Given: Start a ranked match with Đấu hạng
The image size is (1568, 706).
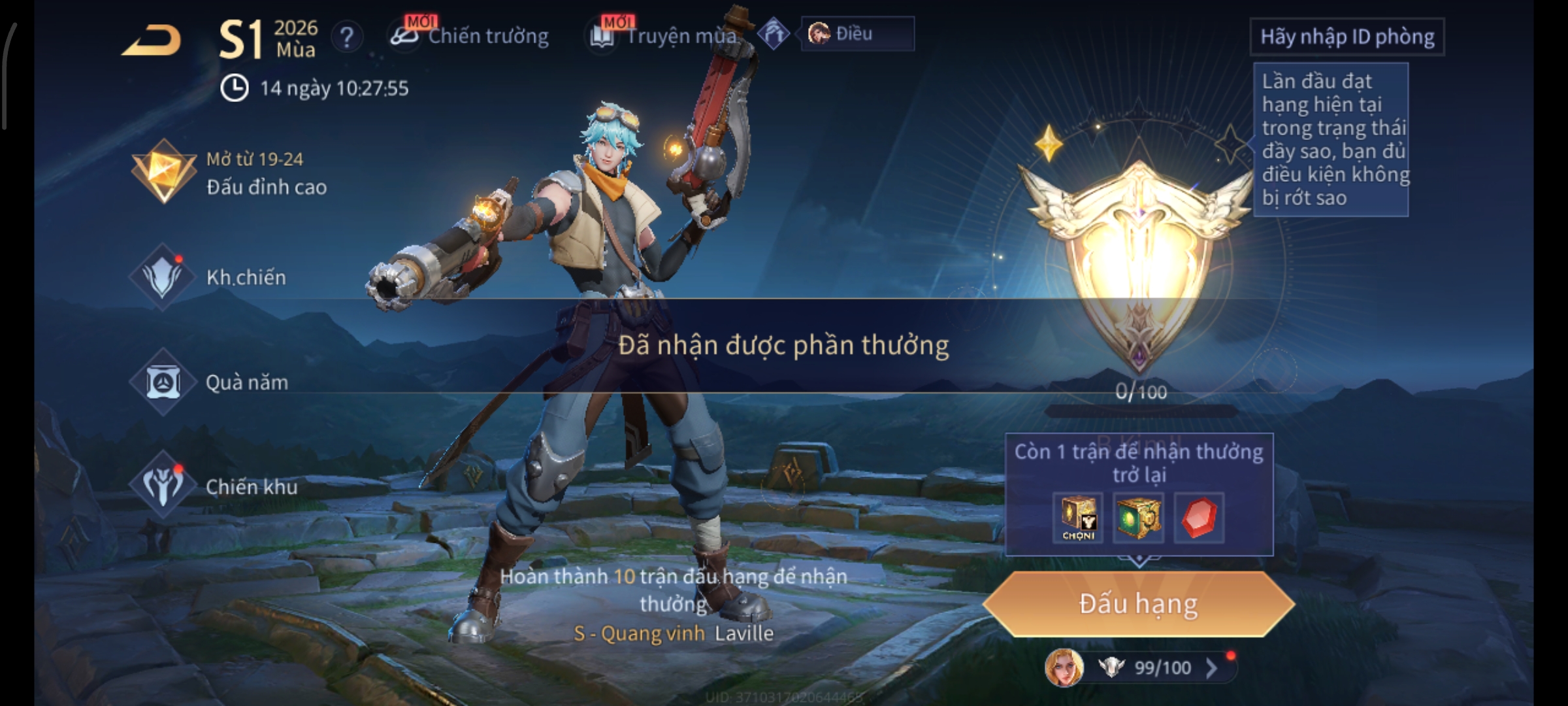Looking at the screenshot, I should [x=1138, y=604].
